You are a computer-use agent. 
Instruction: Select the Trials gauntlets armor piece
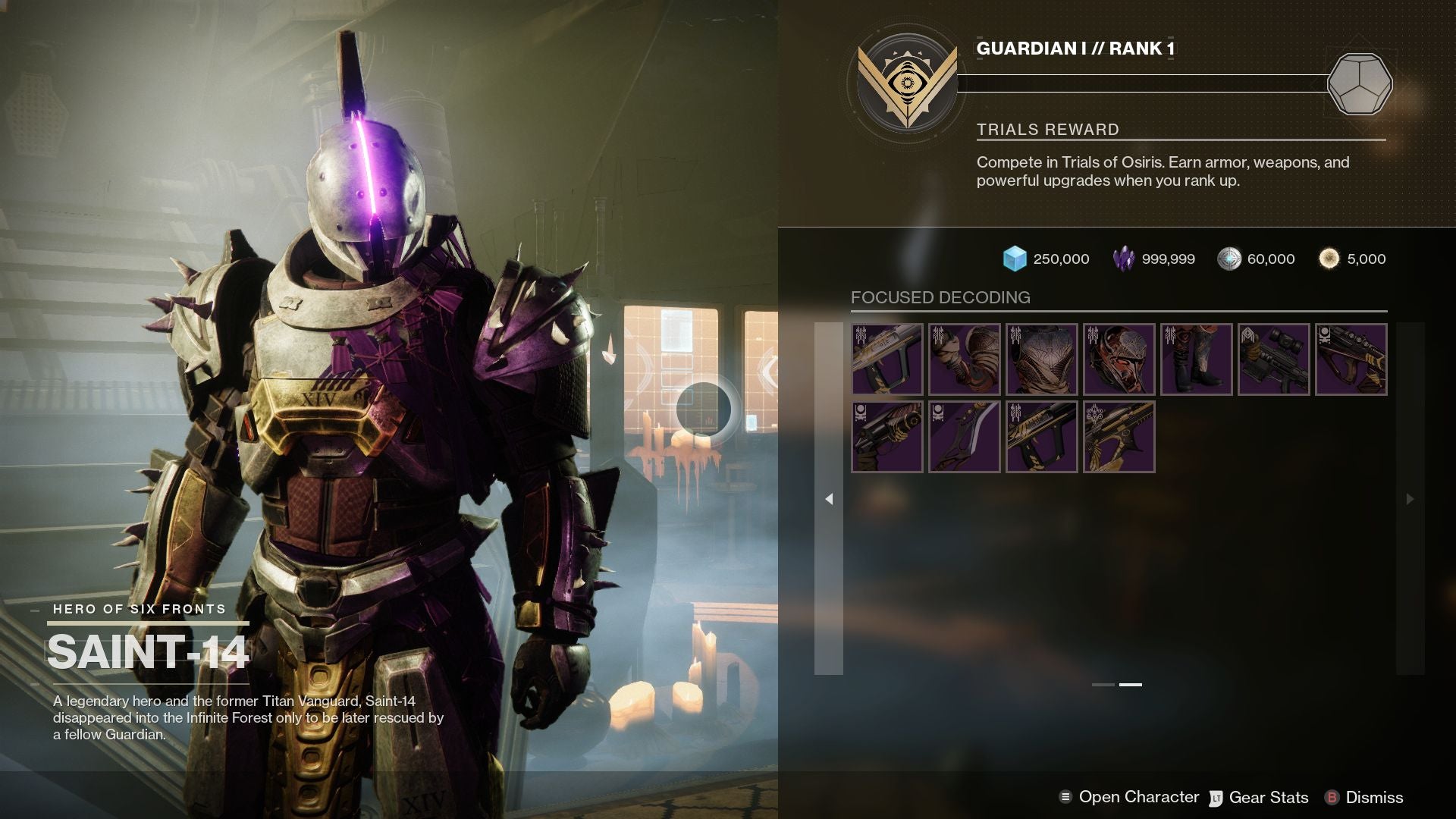click(x=965, y=359)
